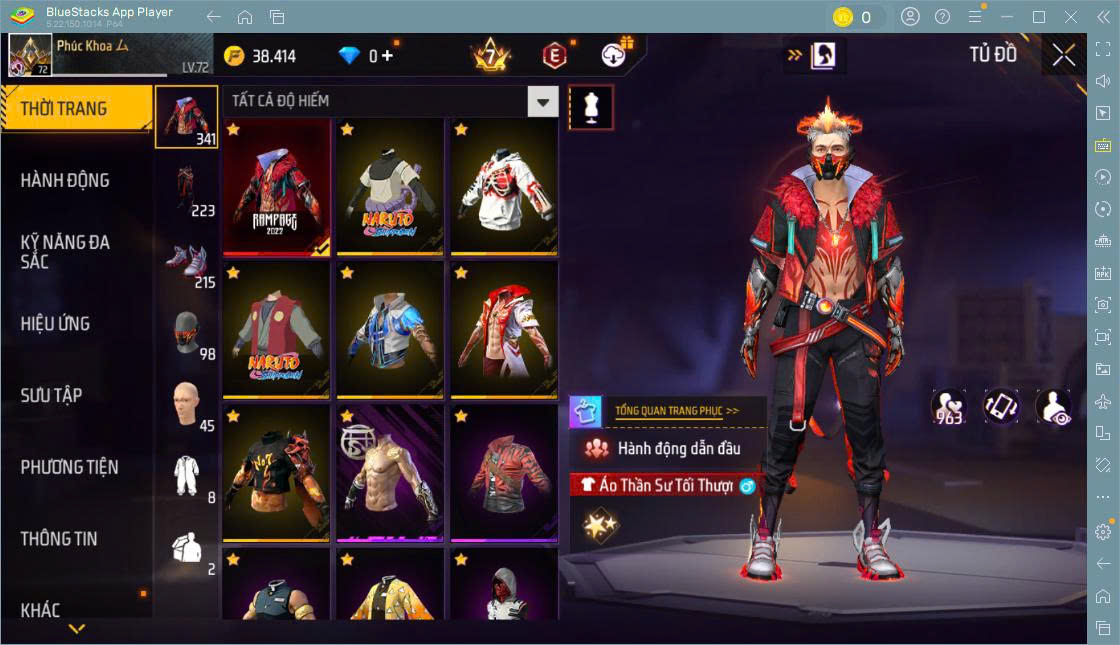The image size is (1120, 645).
Task: Pick the red Naruto Shippuden vest
Action: pos(276,330)
